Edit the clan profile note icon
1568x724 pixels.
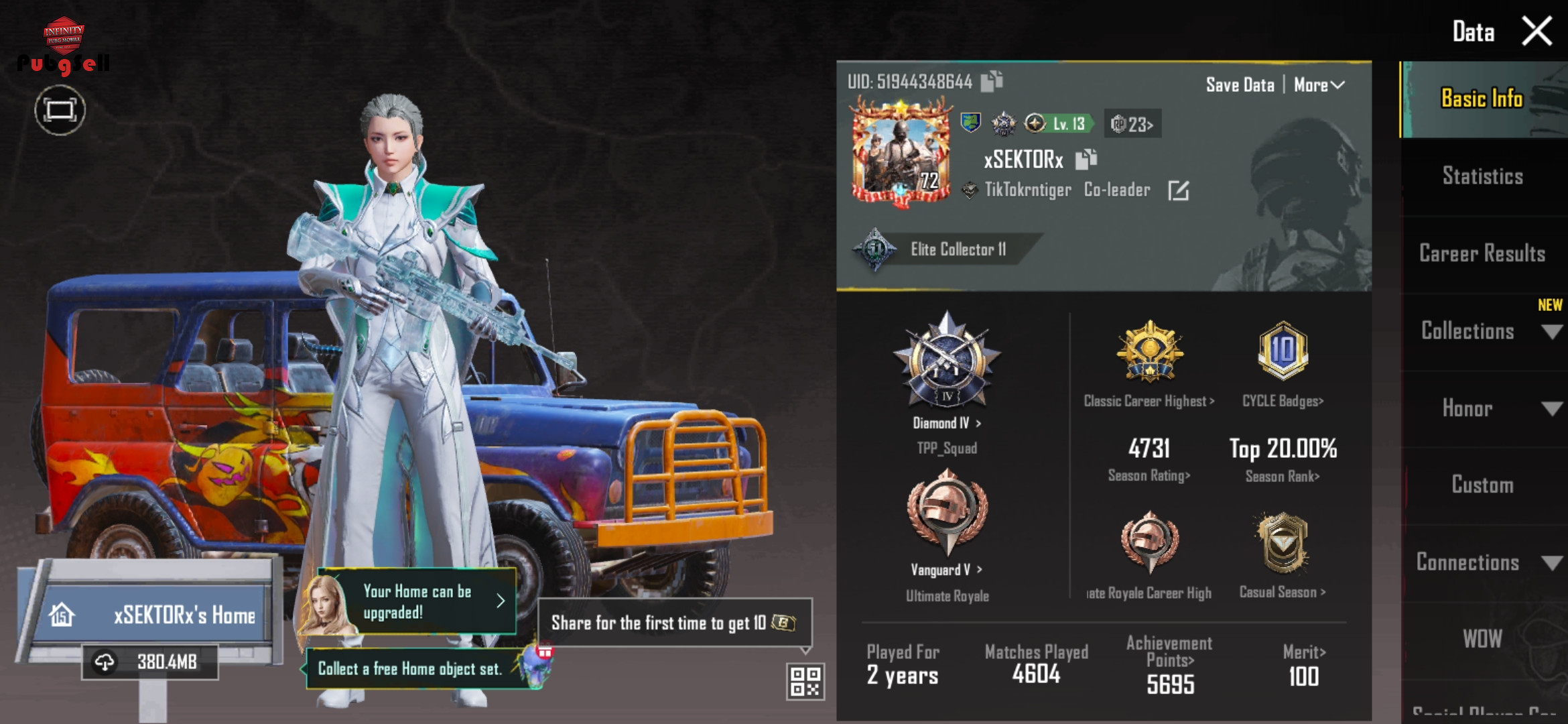[x=1179, y=190]
